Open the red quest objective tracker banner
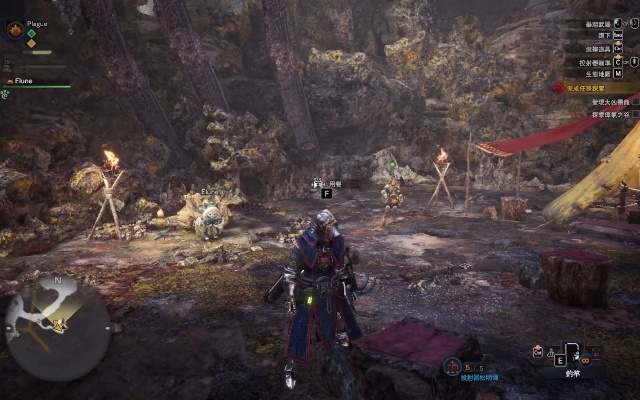Image resolution: width=640 pixels, height=400 pixels. 597,88
